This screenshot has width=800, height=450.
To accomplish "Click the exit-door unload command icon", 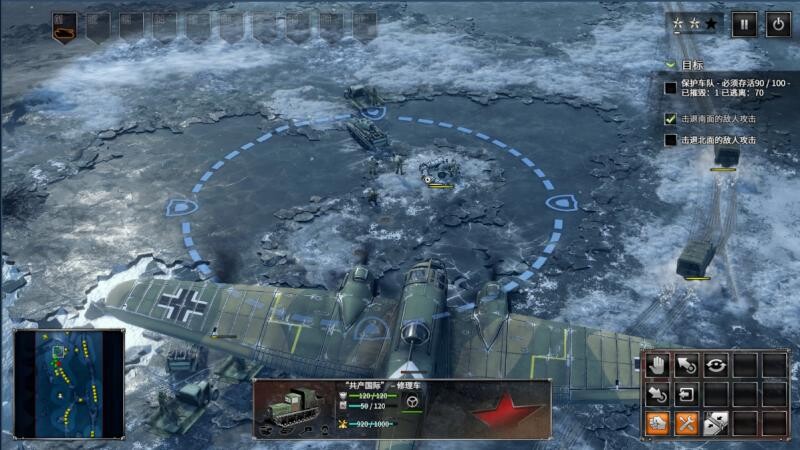I will [686, 394].
